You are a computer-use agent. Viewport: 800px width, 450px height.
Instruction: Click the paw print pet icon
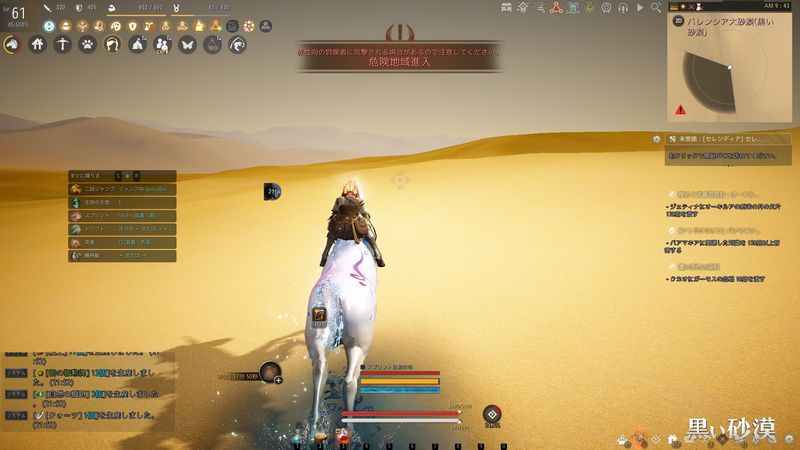[87, 44]
